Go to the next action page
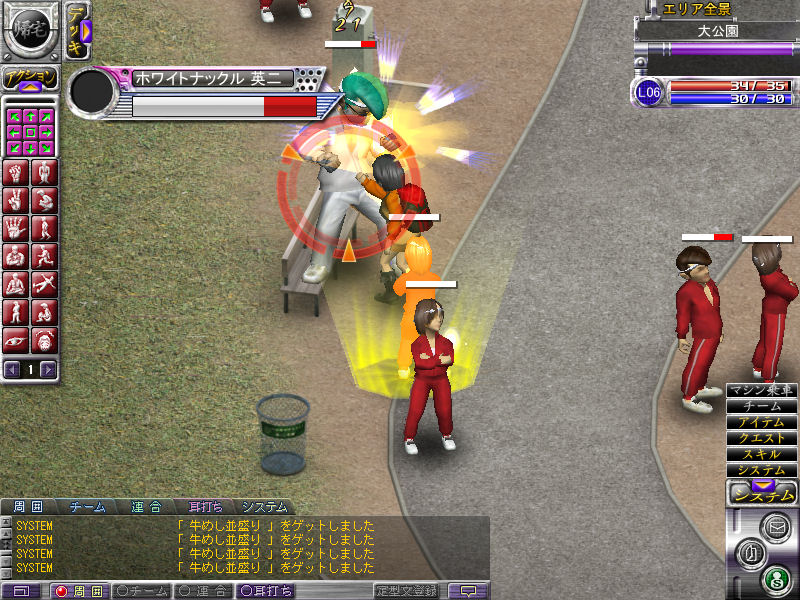This screenshot has height=600, width=800. point(48,370)
